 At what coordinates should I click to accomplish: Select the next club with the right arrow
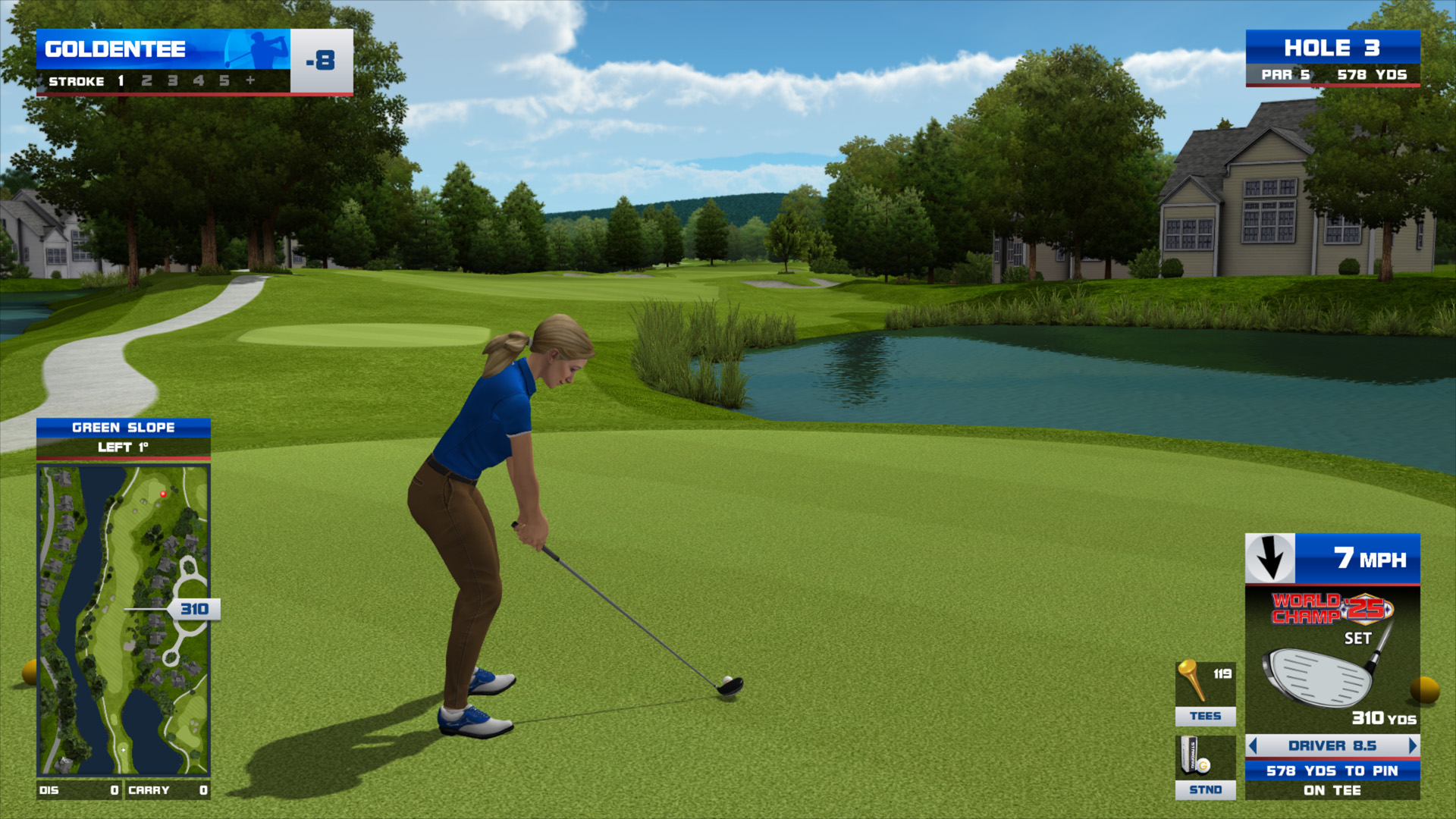point(1412,745)
